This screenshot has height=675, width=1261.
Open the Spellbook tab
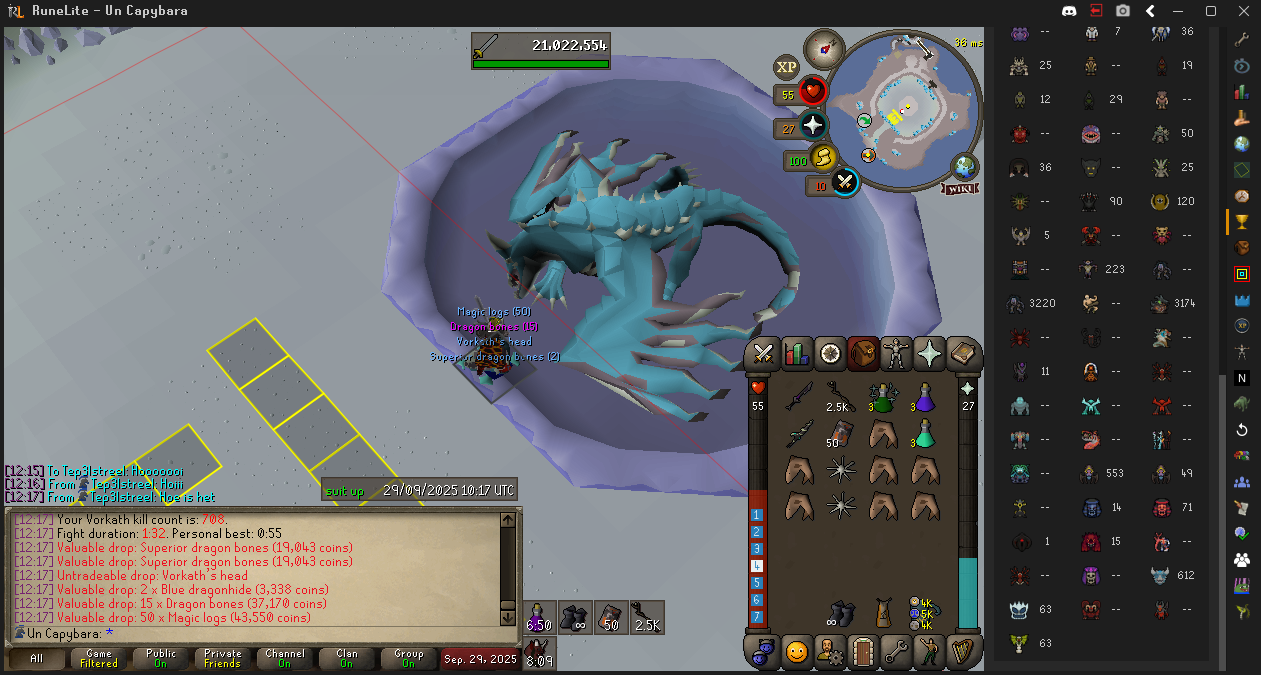(x=961, y=354)
